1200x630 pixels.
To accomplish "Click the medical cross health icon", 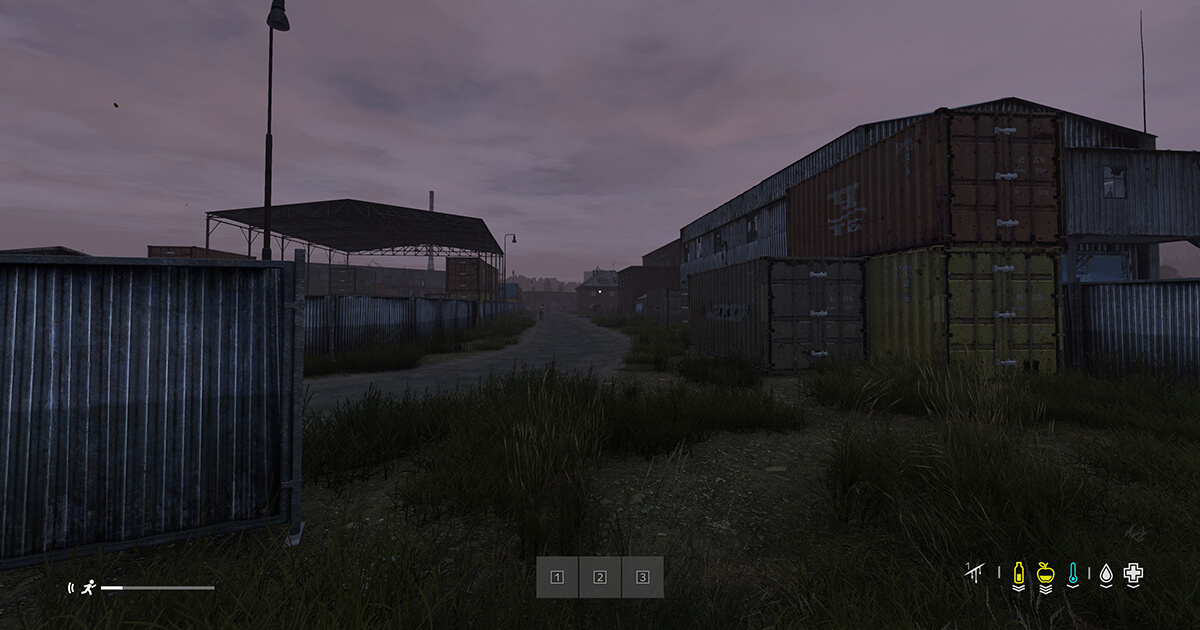I will pyautogui.click(x=1133, y=573).
